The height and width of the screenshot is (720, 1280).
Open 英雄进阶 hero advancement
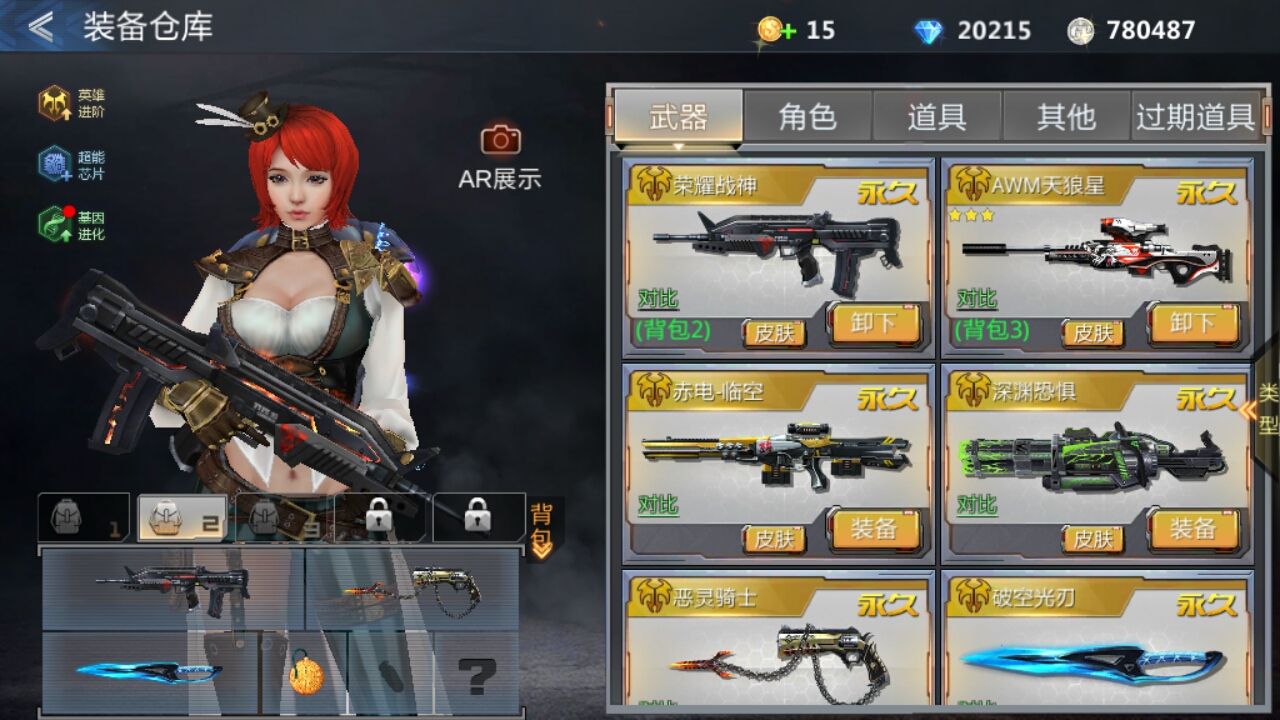[71, 103]
